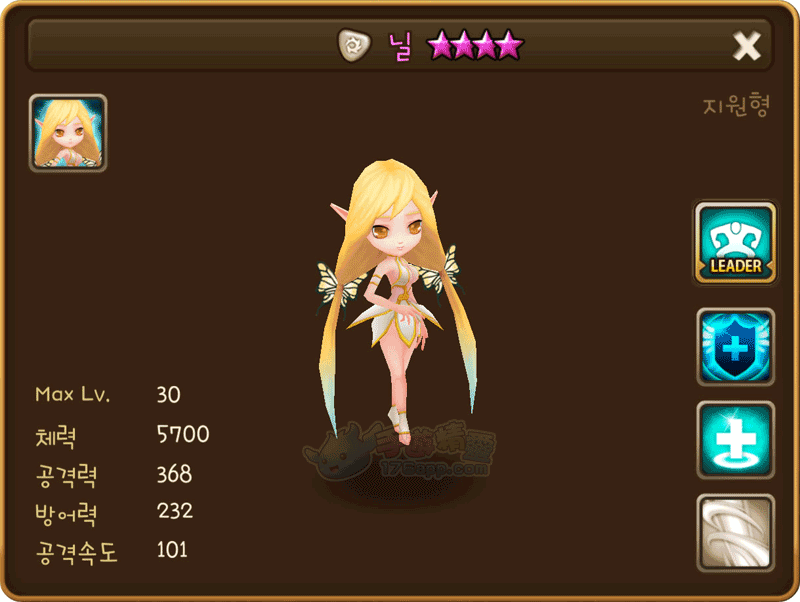Screen dimensions: 800x602
Task: Show the blue shield skill details
Action: click(735, 347)
